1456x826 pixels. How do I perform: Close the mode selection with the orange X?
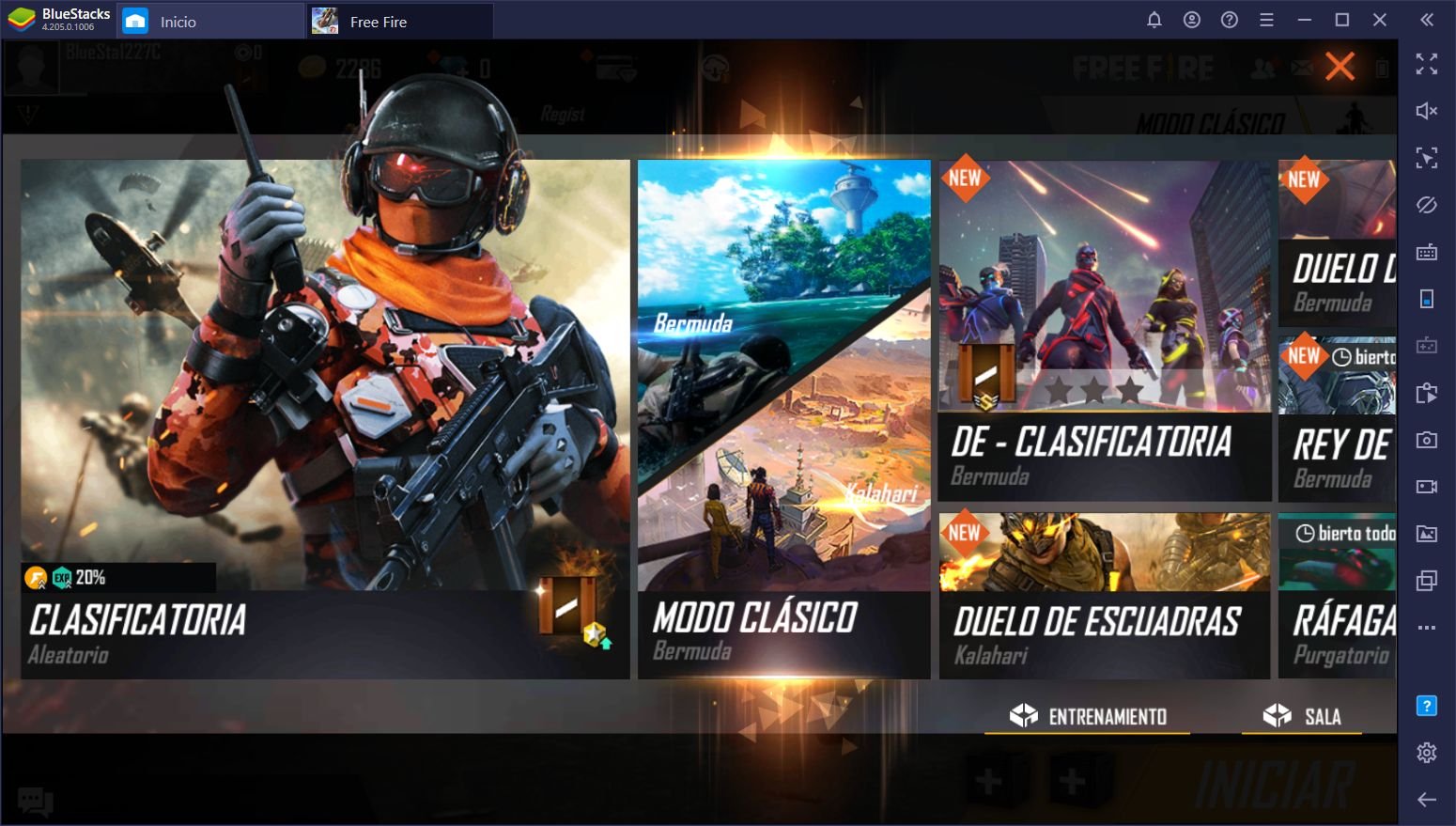tap(1340, 67)
